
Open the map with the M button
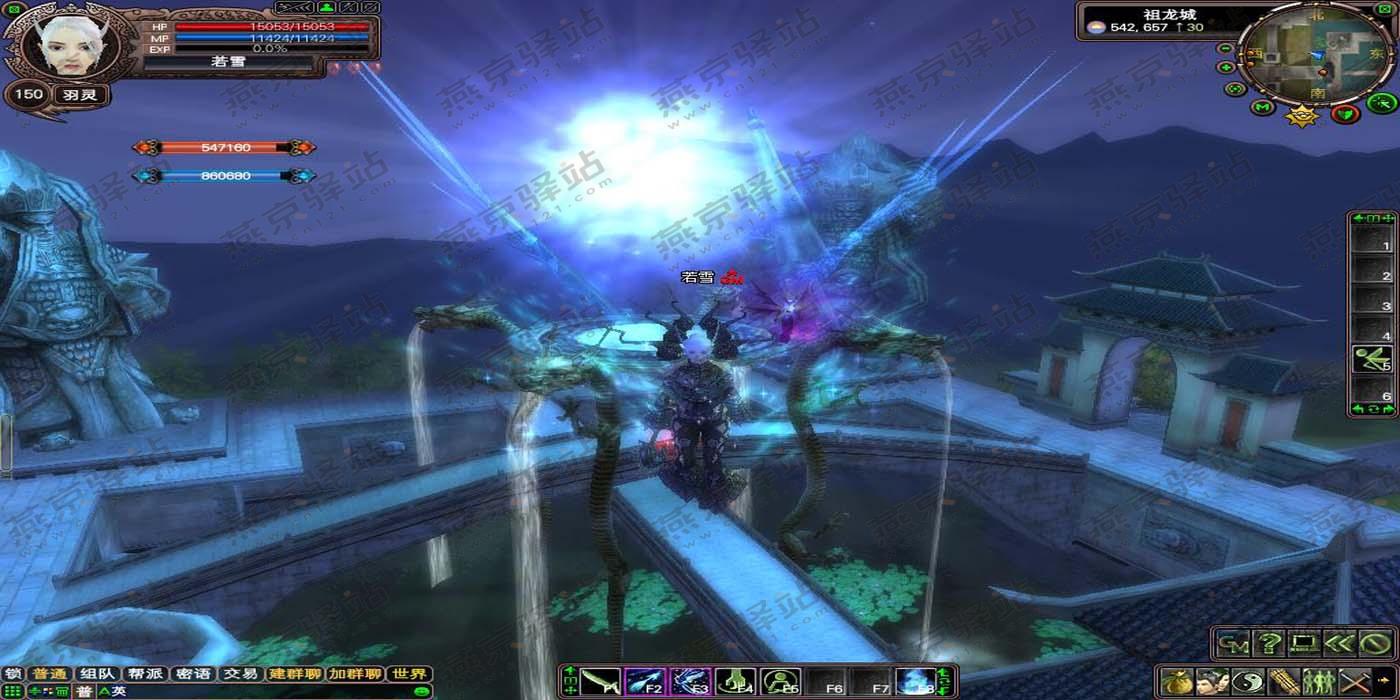point(1262,107)
